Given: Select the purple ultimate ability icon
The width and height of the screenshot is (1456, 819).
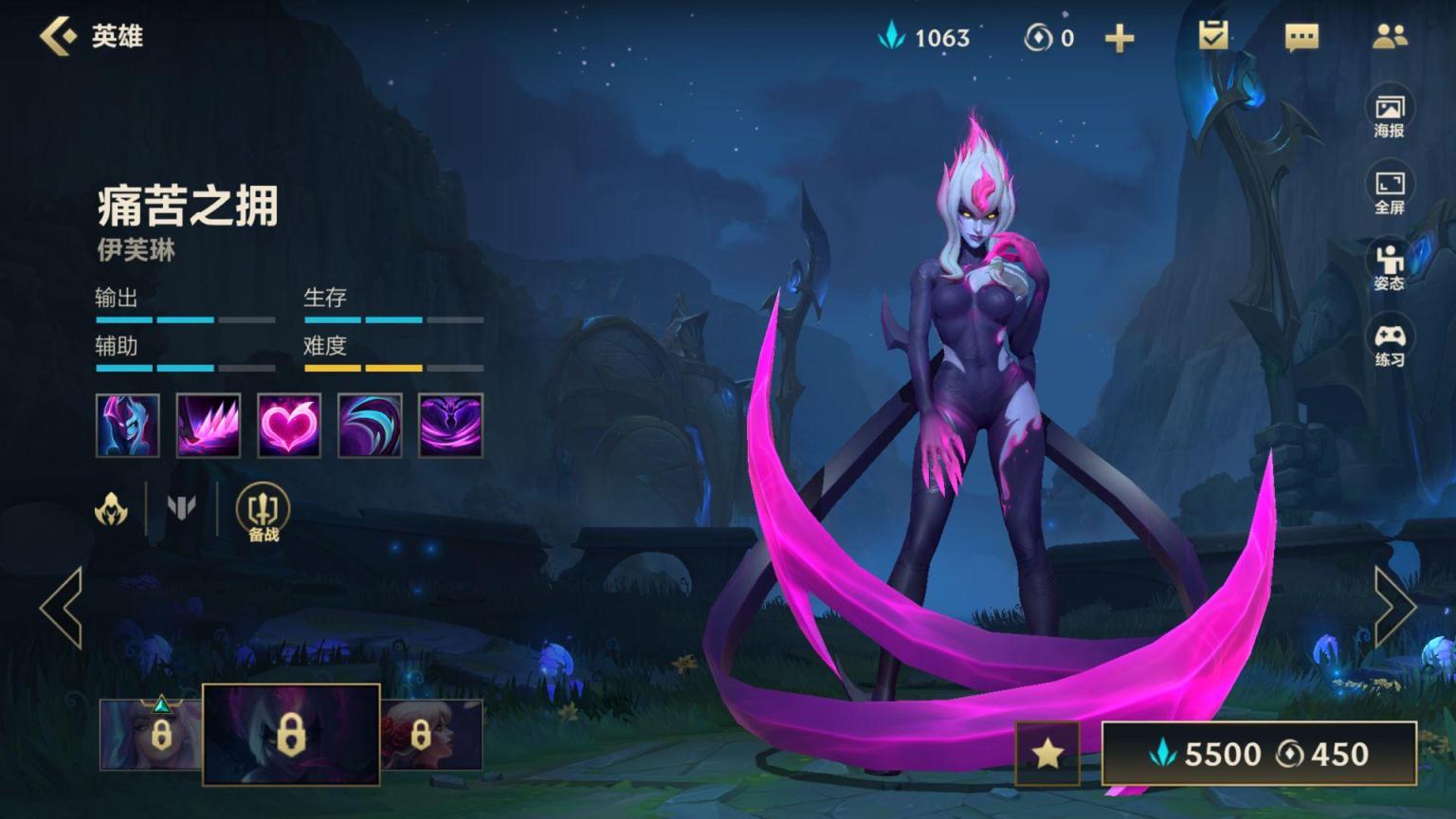Looking at the screenshot, I should point(450,426).
